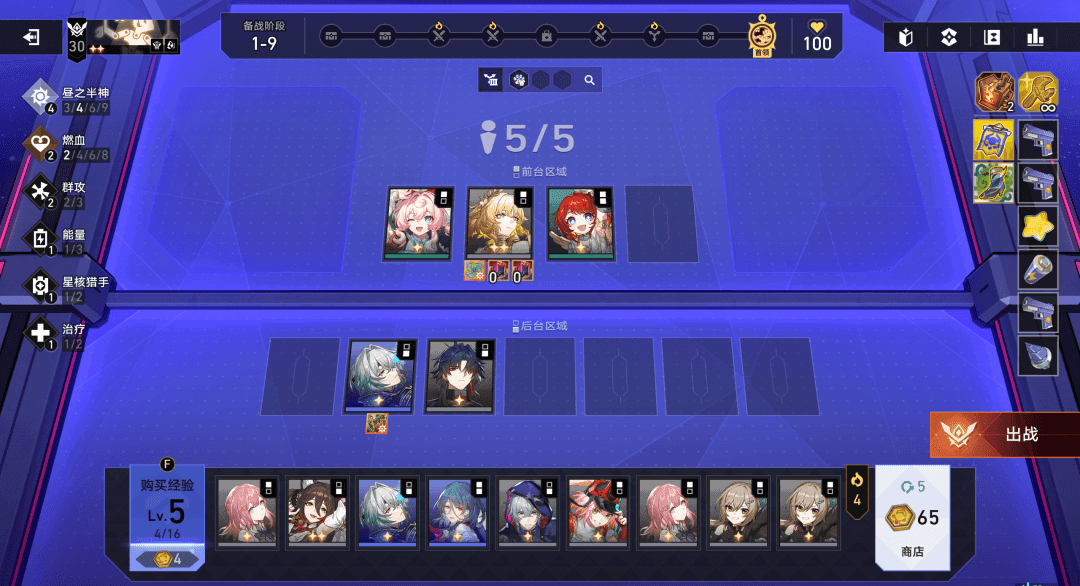Image resolution: width=1080 pixels, height=586 pixels.
Task: Select the green boot equipment icon
Action: 994,184
